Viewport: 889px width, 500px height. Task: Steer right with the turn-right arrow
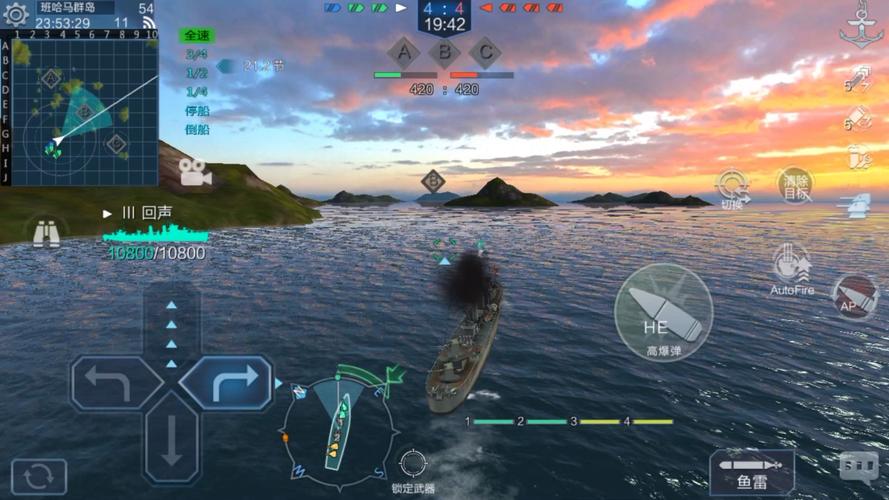227,383
